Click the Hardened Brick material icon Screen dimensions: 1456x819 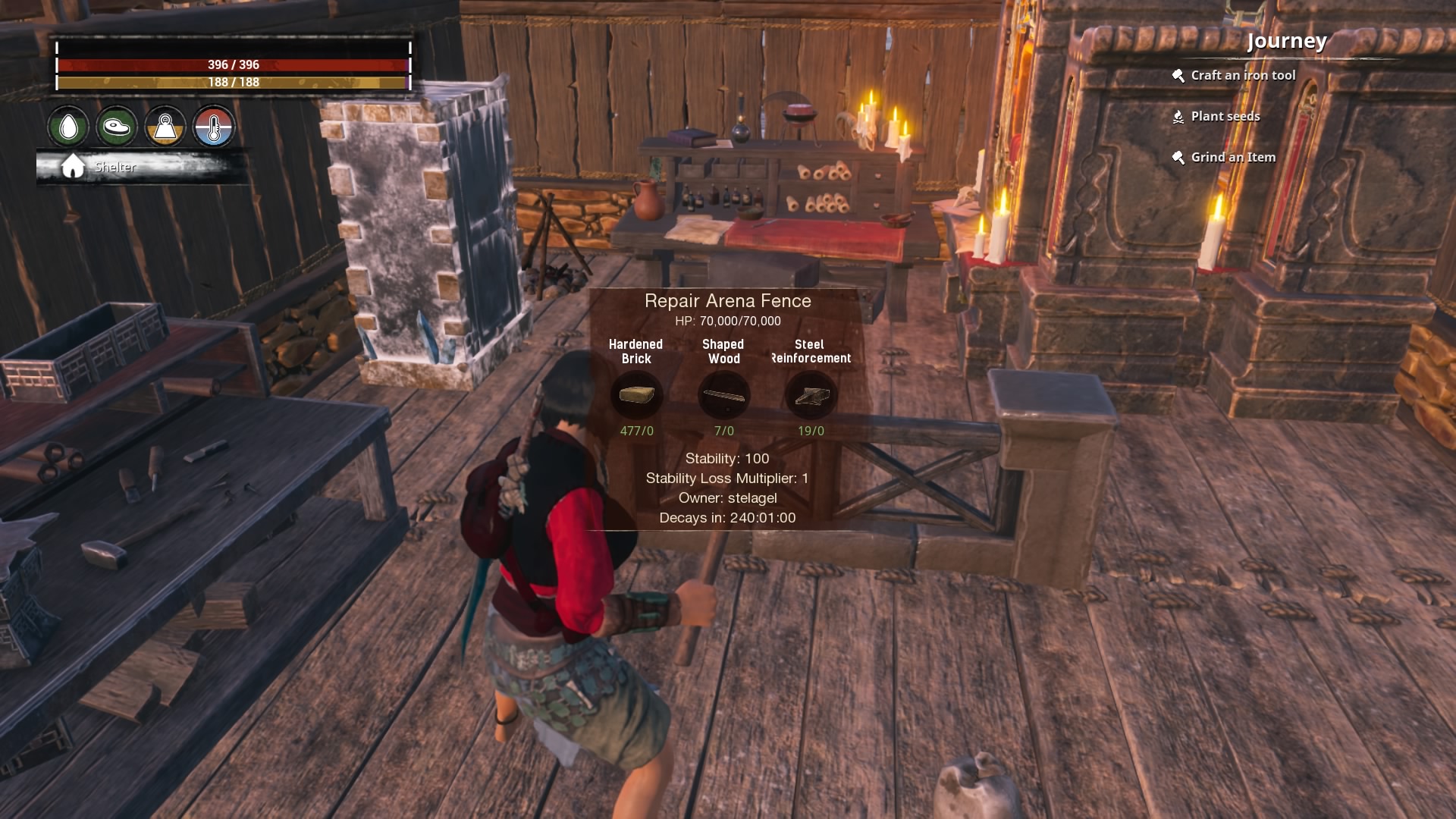click(636, 395)
